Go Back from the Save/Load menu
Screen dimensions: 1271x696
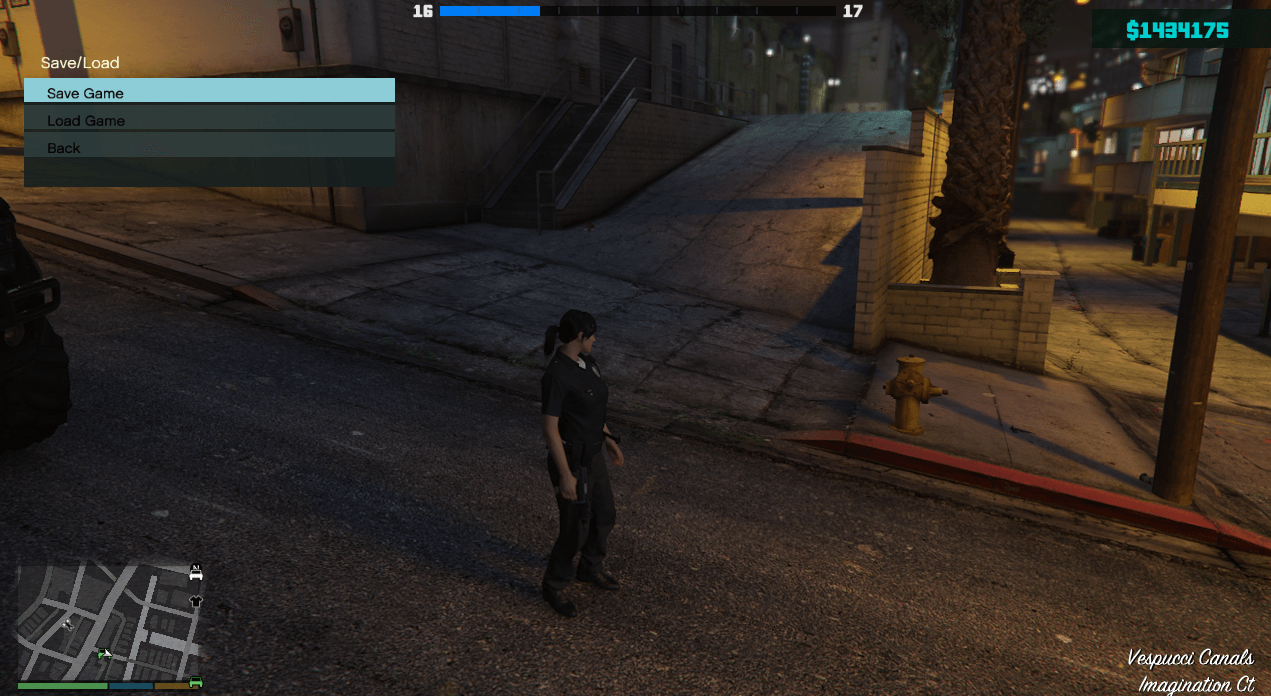(x=209, y=147)
